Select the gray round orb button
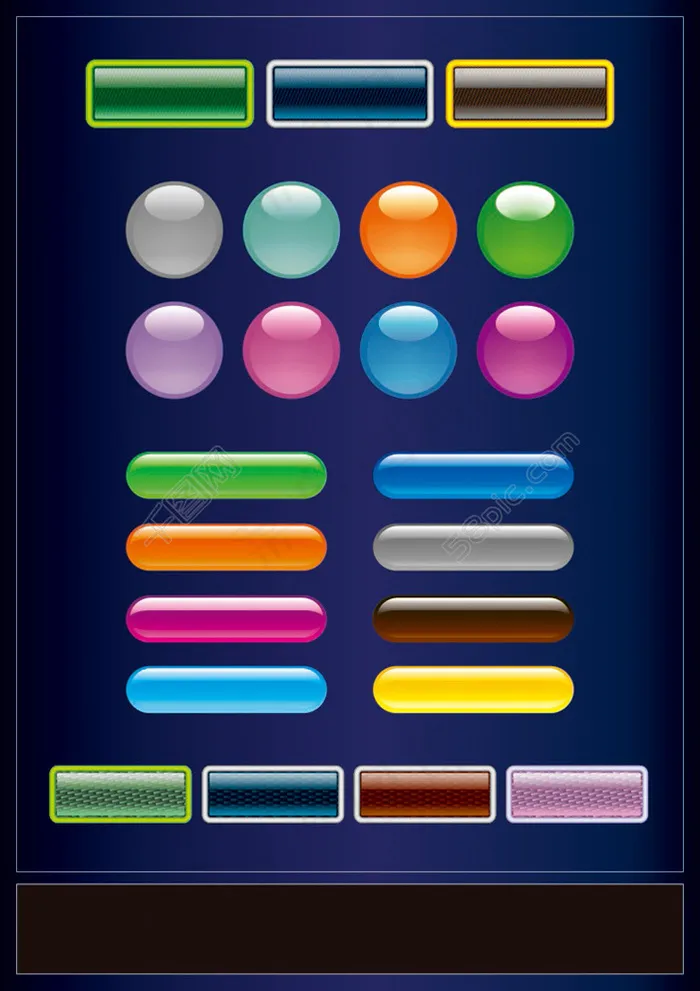700x991 pixels. click(174, 230)
